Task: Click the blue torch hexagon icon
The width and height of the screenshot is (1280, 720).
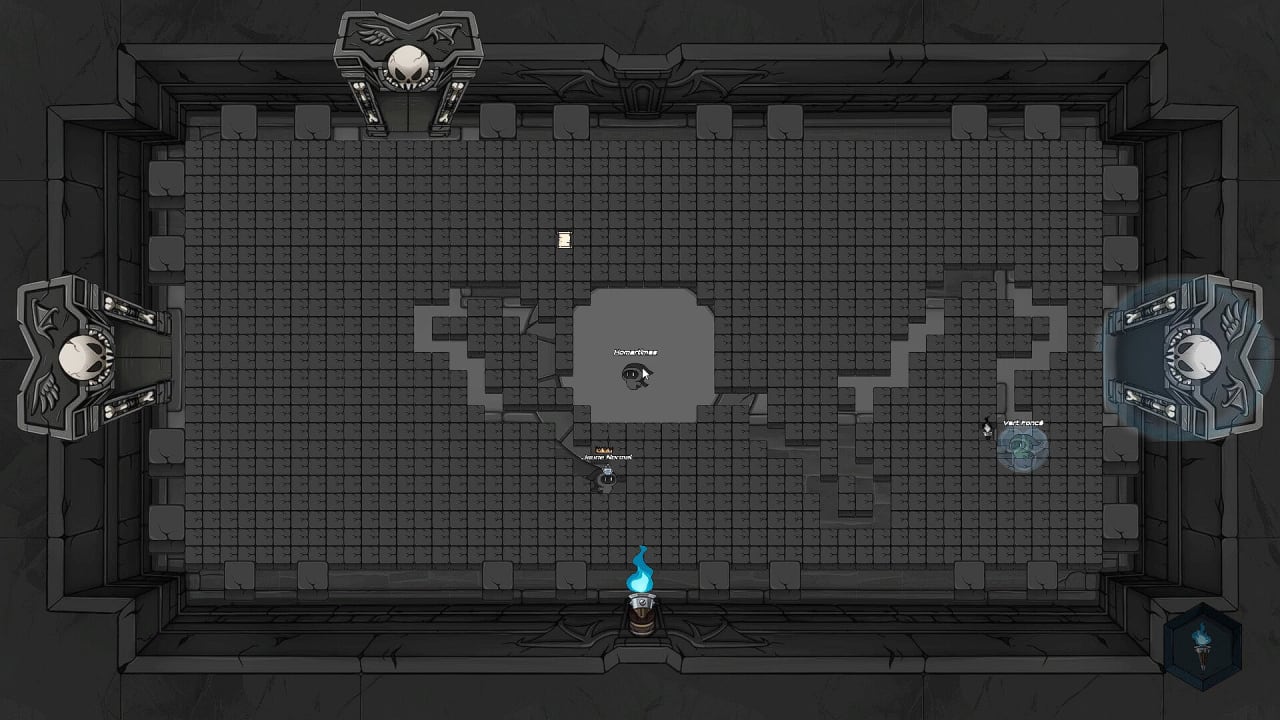Action: (1202, 646)
